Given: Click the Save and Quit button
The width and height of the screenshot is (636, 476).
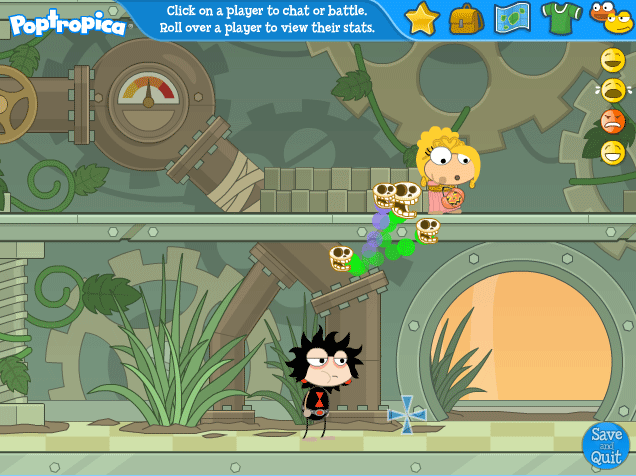Looking at the screenshot, I should (x=606, y=444).
